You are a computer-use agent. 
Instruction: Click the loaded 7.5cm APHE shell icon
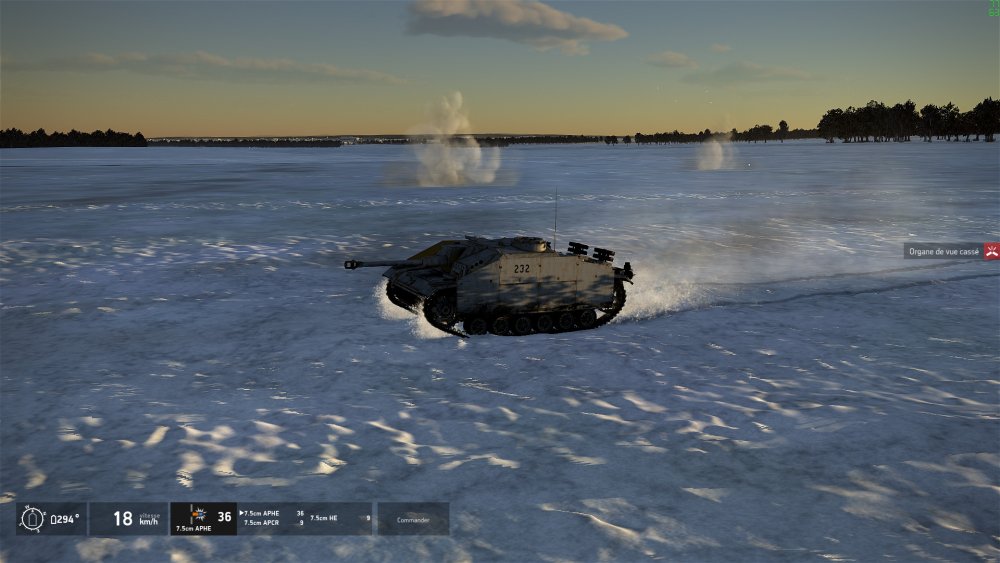tap(198, 514)
